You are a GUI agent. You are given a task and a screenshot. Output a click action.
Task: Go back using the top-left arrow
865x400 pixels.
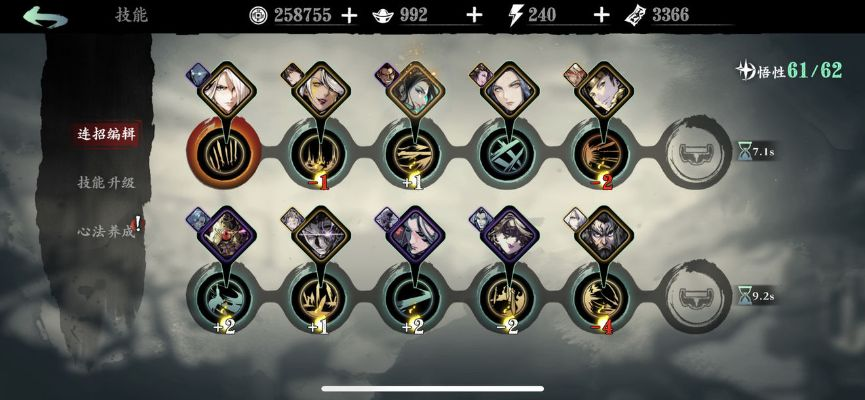pyautogui.click(x=45, y=16)
